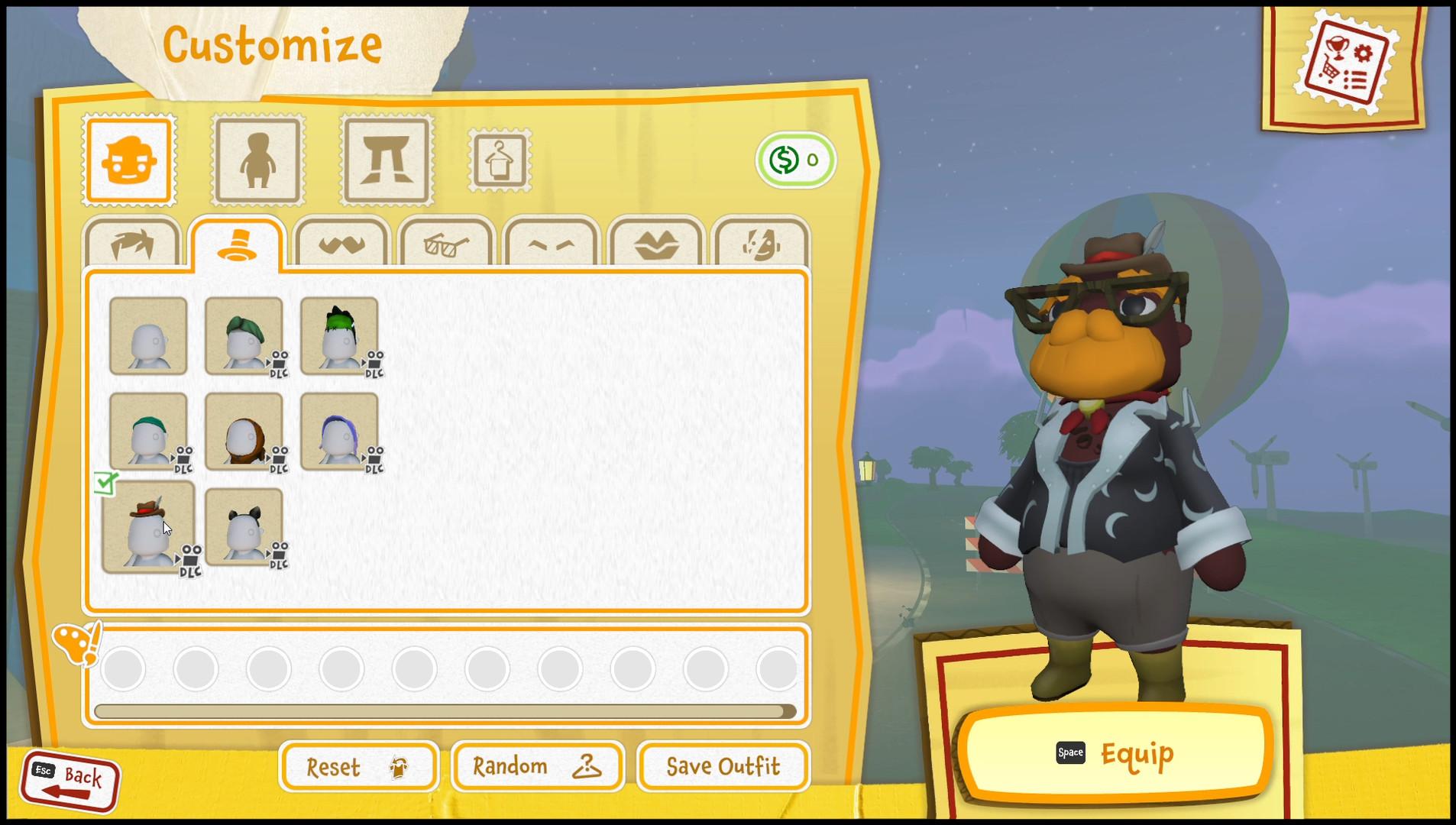Select the head customization category
This screenshot has height=825, width=1456.
coord(128,160)
